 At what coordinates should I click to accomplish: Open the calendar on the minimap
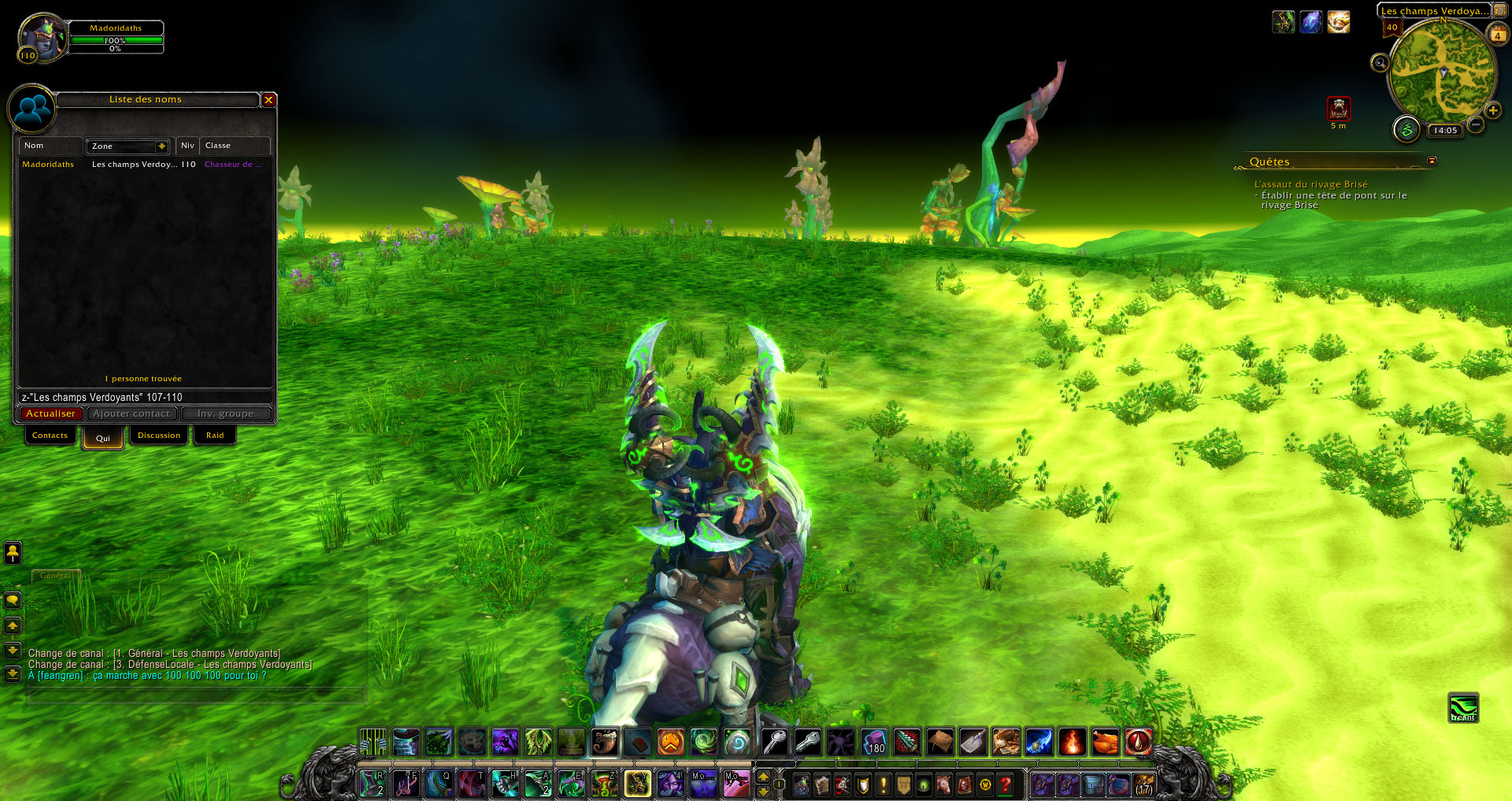tap(1498, 34)
